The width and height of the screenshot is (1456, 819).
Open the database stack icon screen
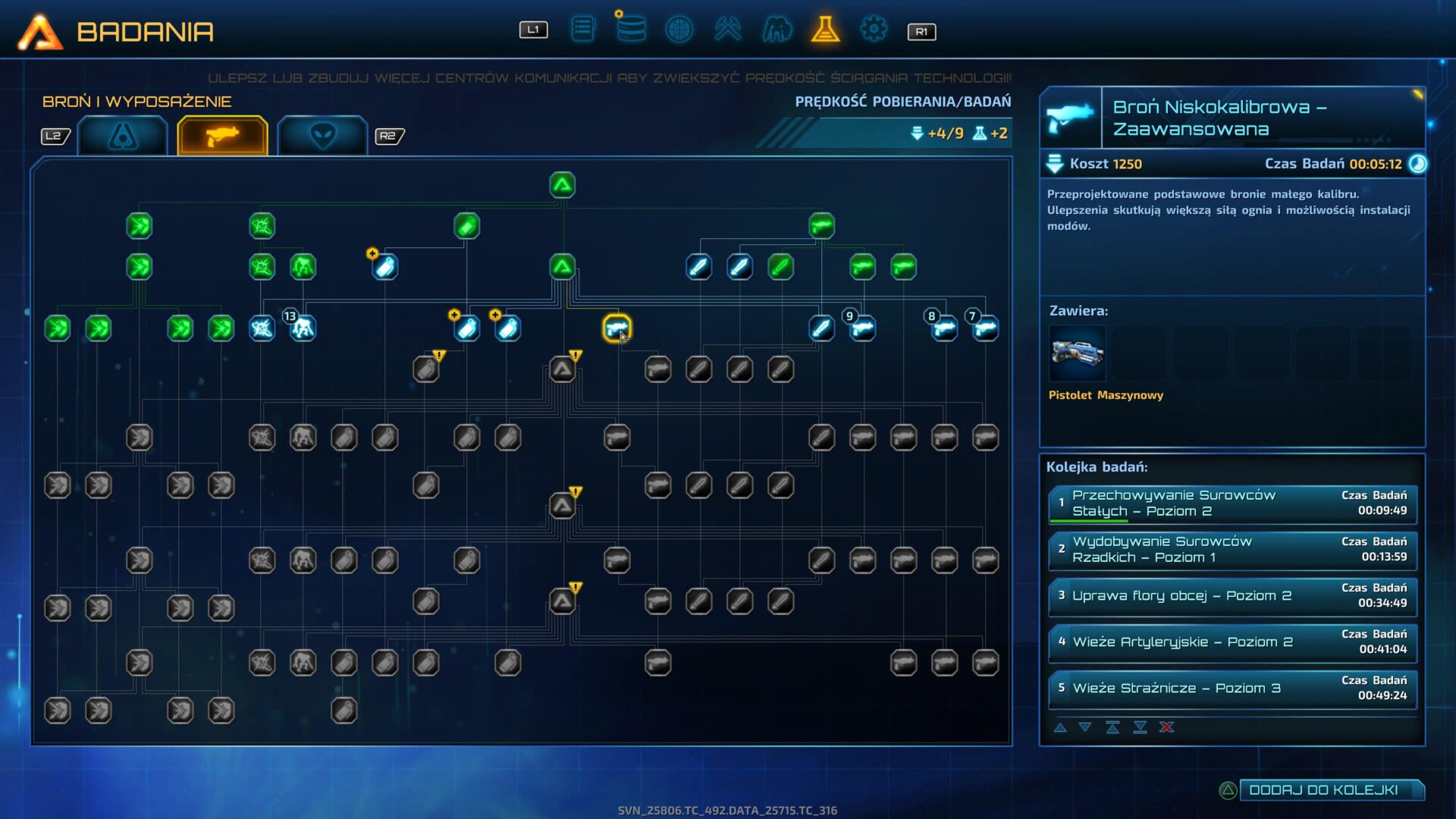click(630, 30)
